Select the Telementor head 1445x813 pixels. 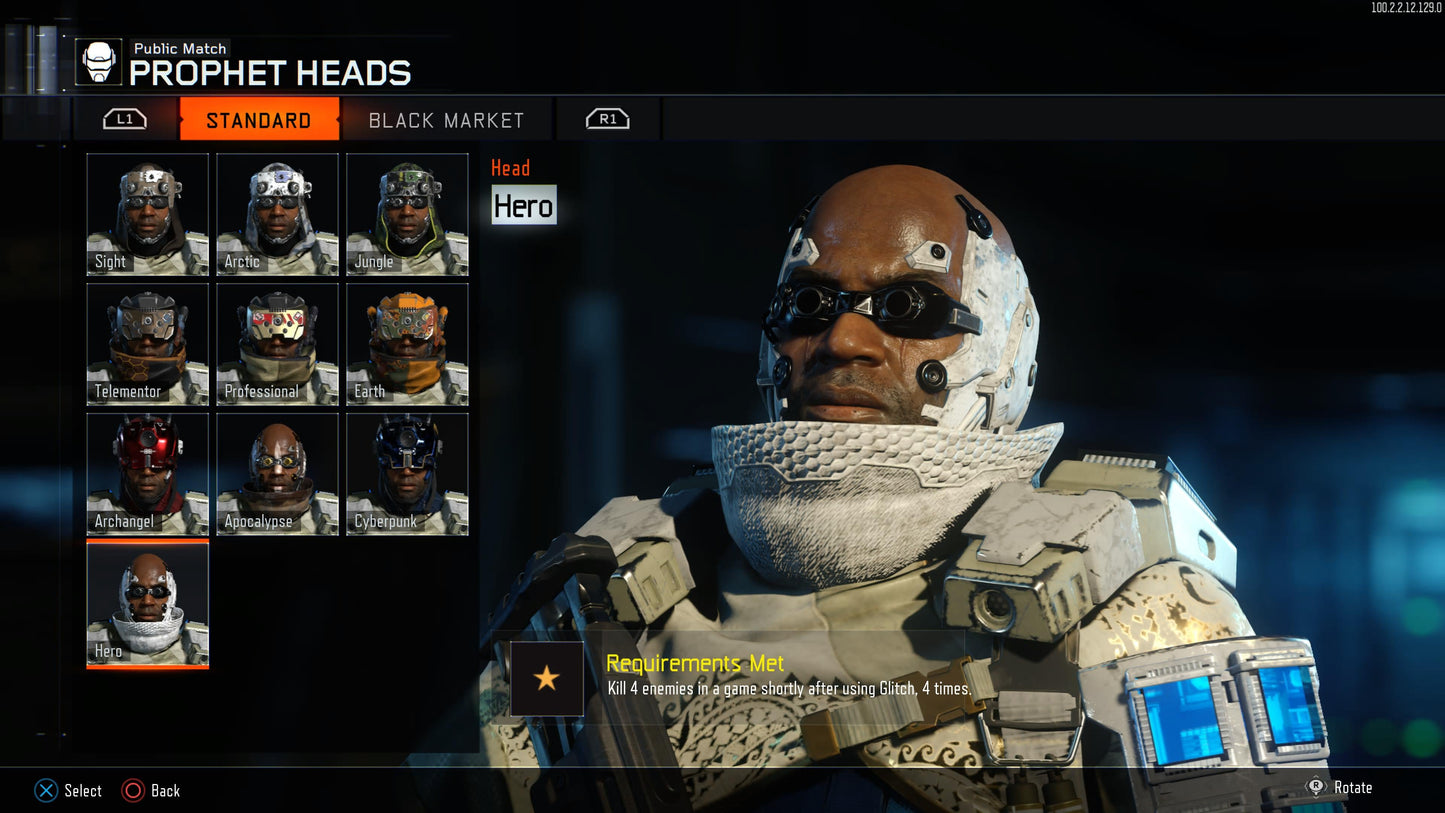148,344
